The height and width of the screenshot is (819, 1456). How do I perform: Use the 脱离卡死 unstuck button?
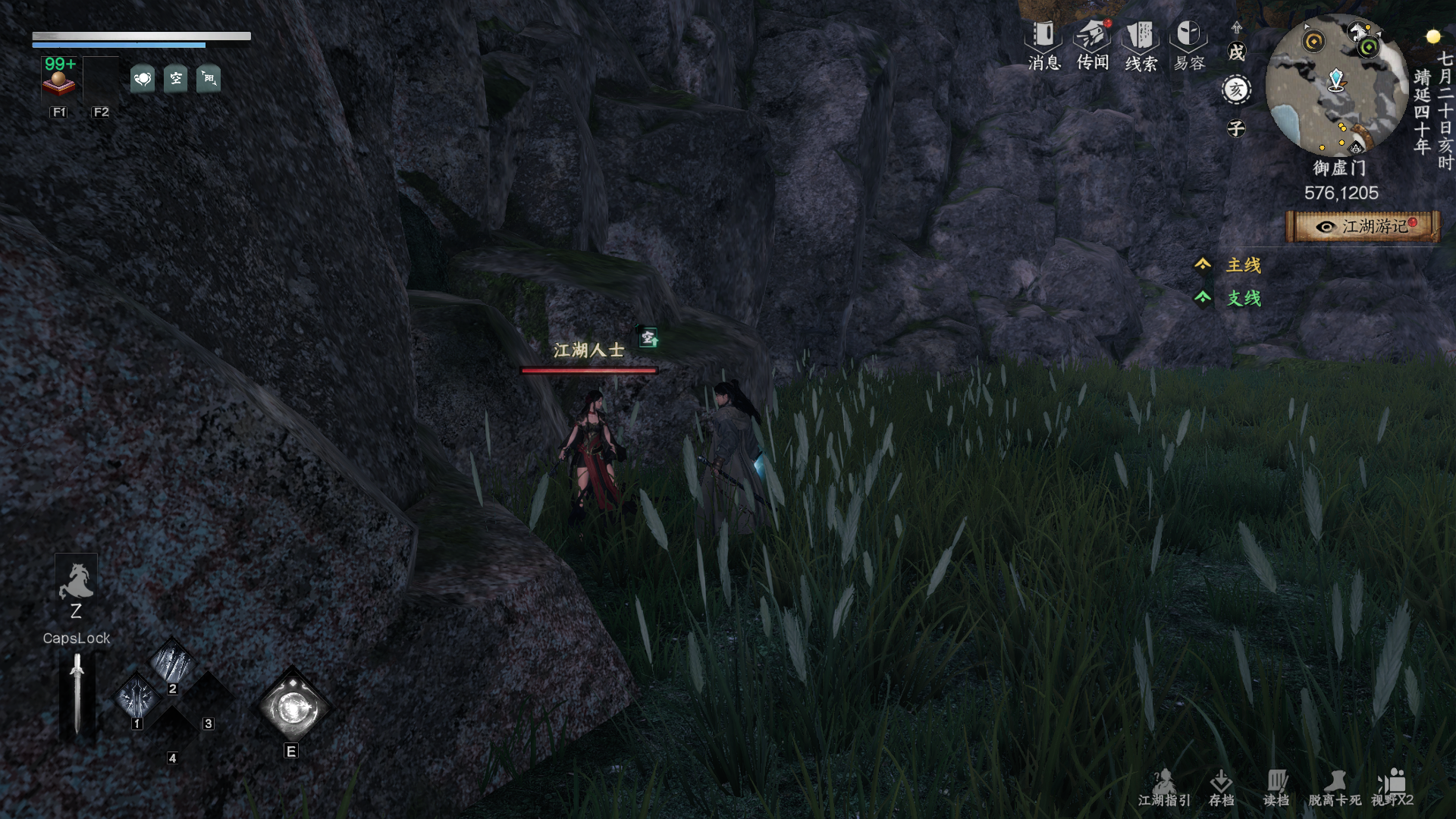click(x=1335, y=789)
